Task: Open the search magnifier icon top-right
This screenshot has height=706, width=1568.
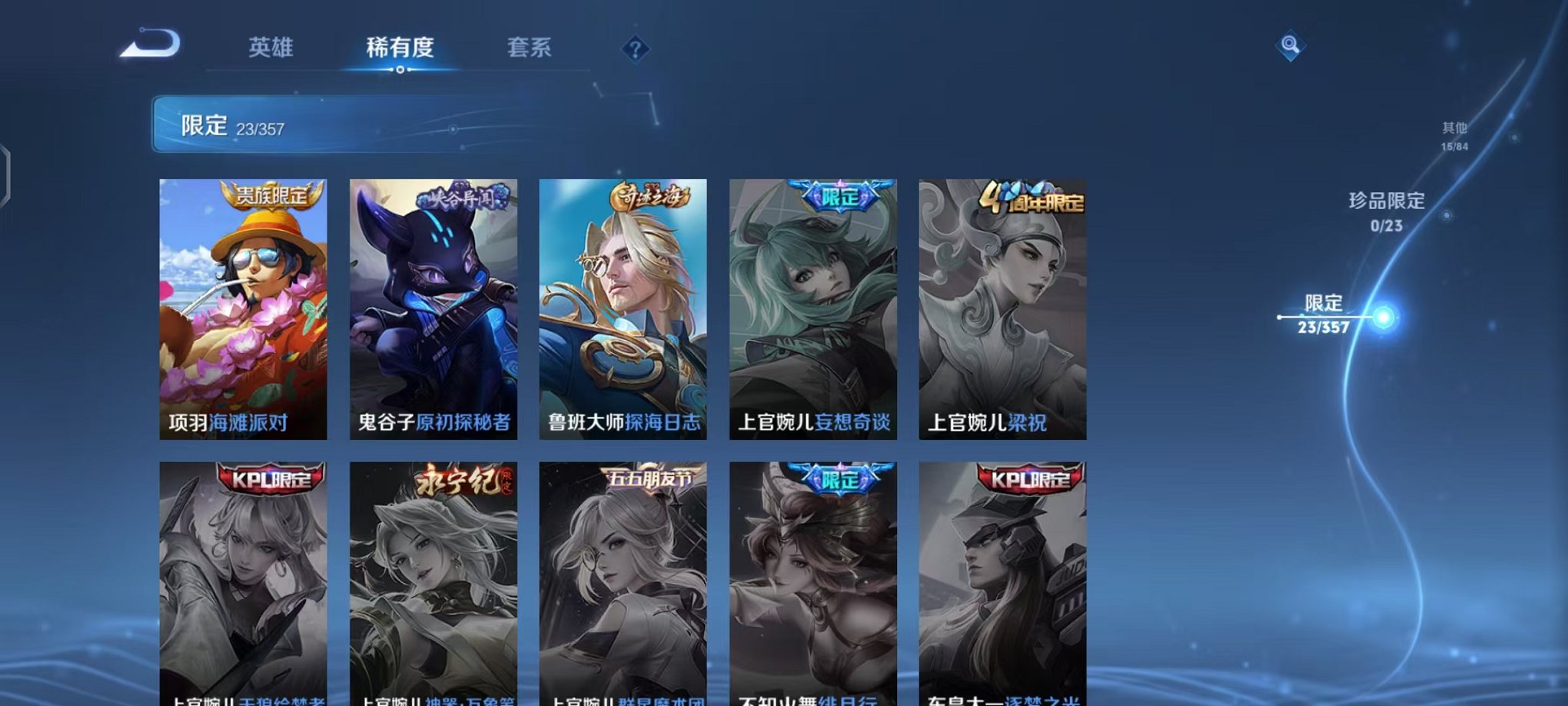Action: point(1291,46)
